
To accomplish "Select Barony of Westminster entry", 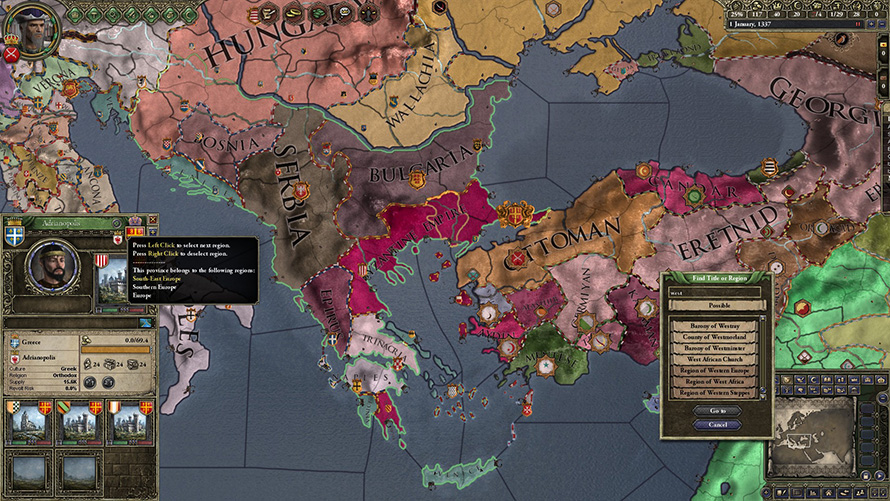I will (715, 349).
